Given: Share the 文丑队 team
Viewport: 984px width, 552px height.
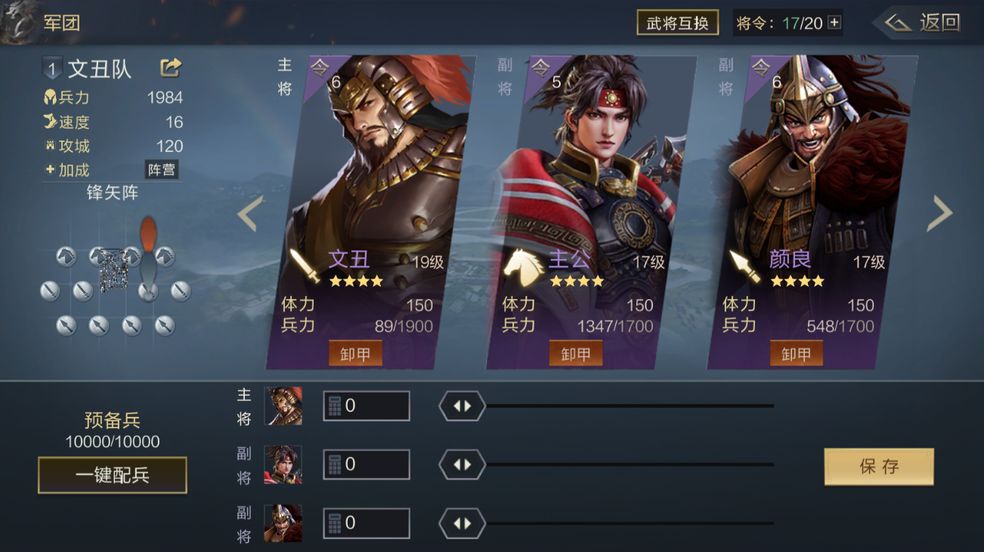Looking at the screenshot, I should (x=171, y=68).
